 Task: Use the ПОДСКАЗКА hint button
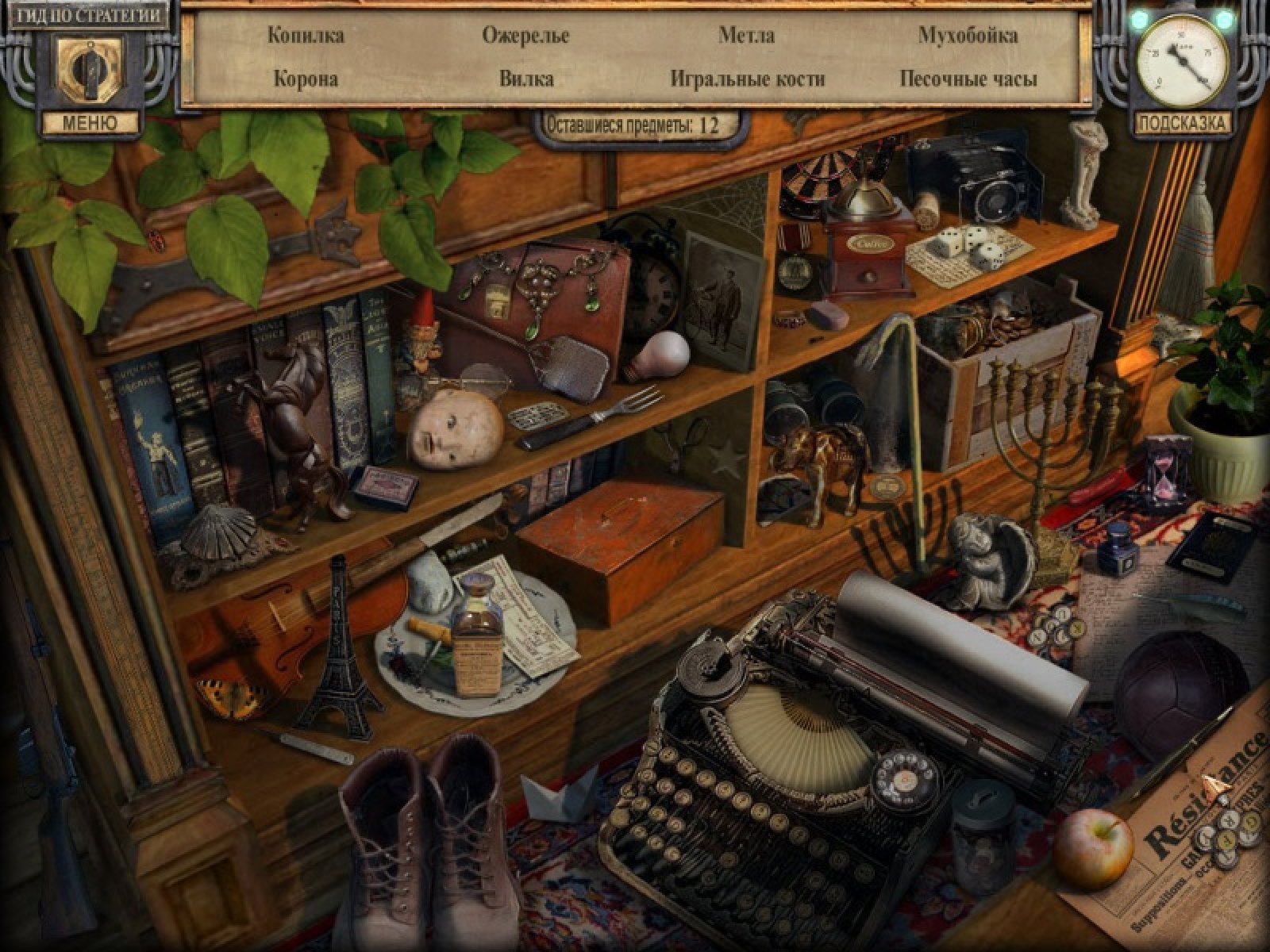[x=1183, y=123]
